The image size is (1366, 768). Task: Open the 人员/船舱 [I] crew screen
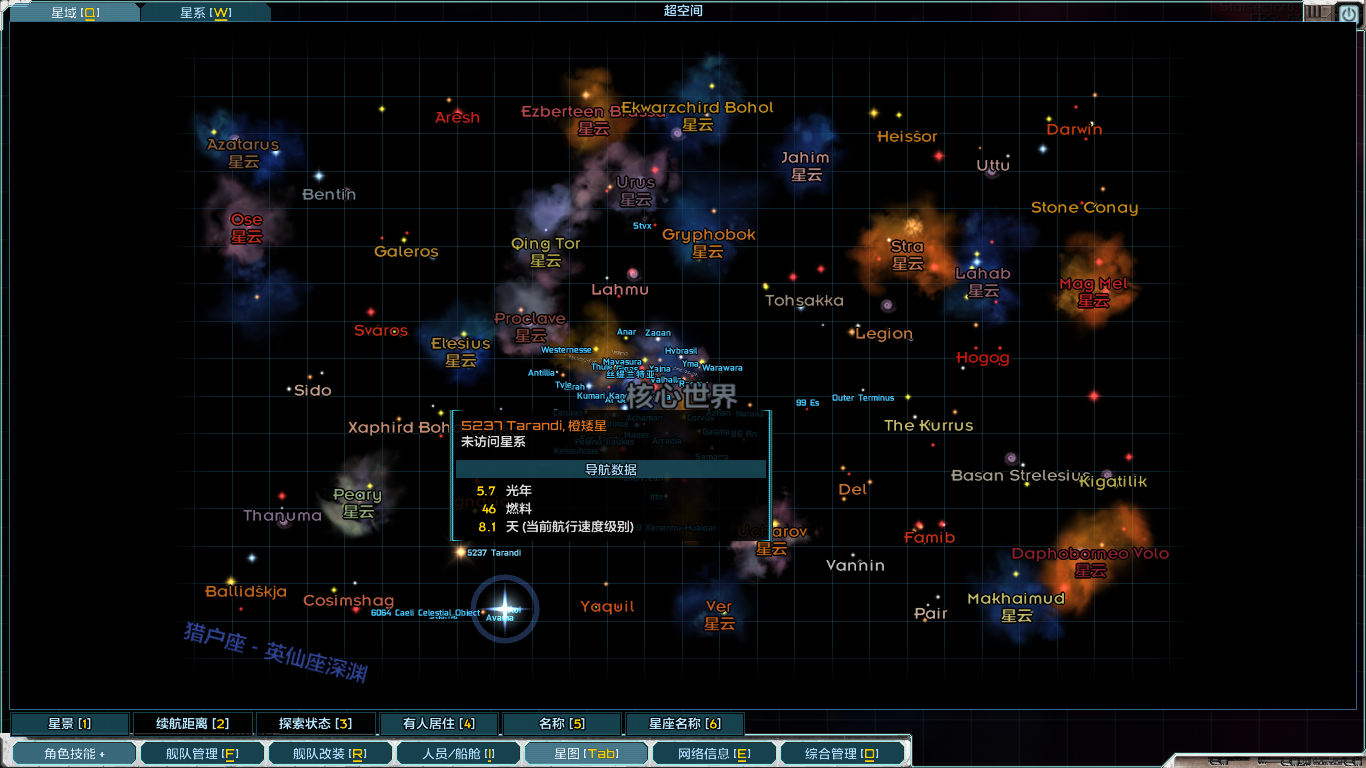coord(457,752)
